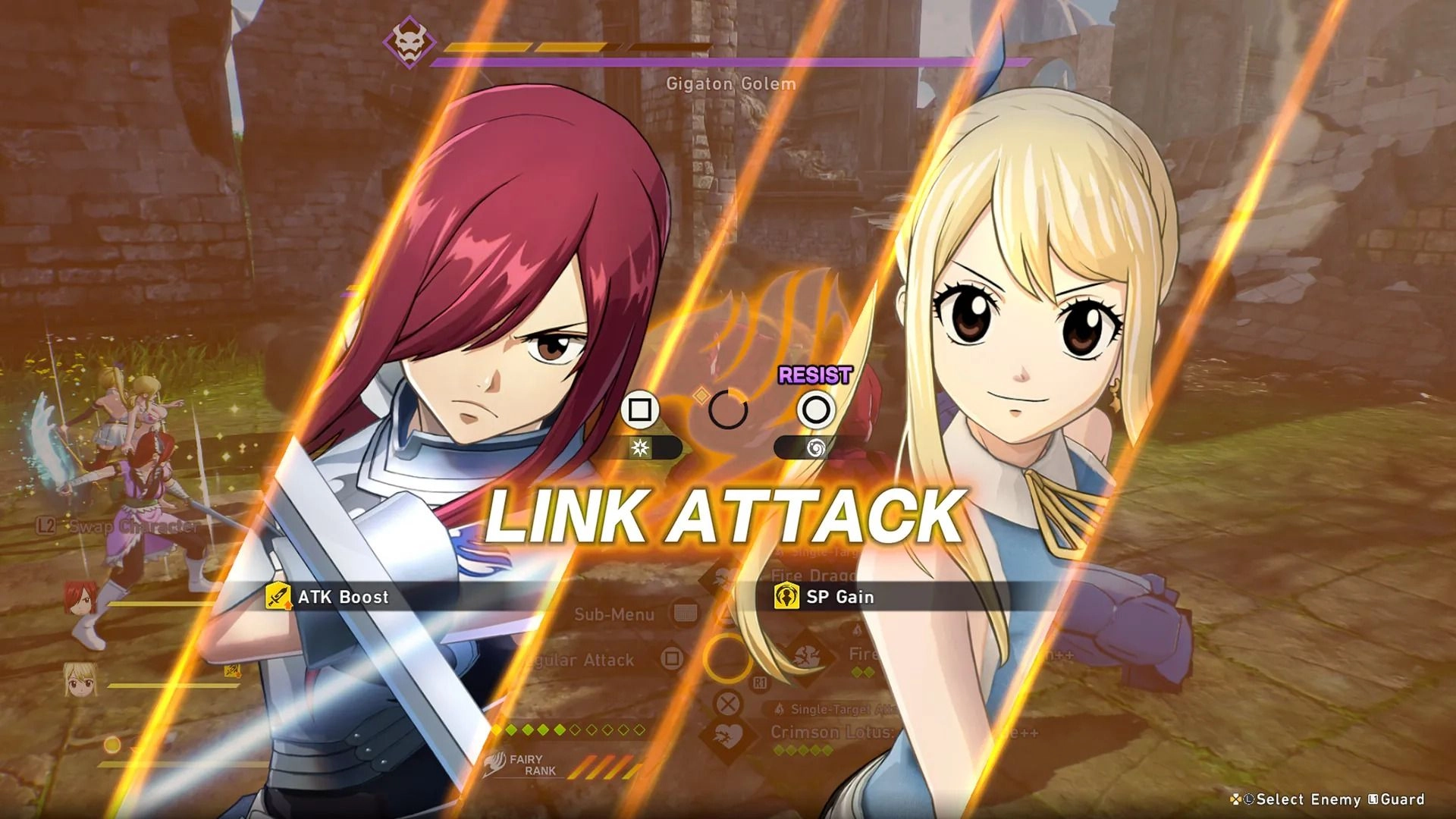The height and width of the screenshot is (819, 1456).
Task: Click the sun element icon under the Square prompt
Action: pyautogui.click(x=641, y=449)
